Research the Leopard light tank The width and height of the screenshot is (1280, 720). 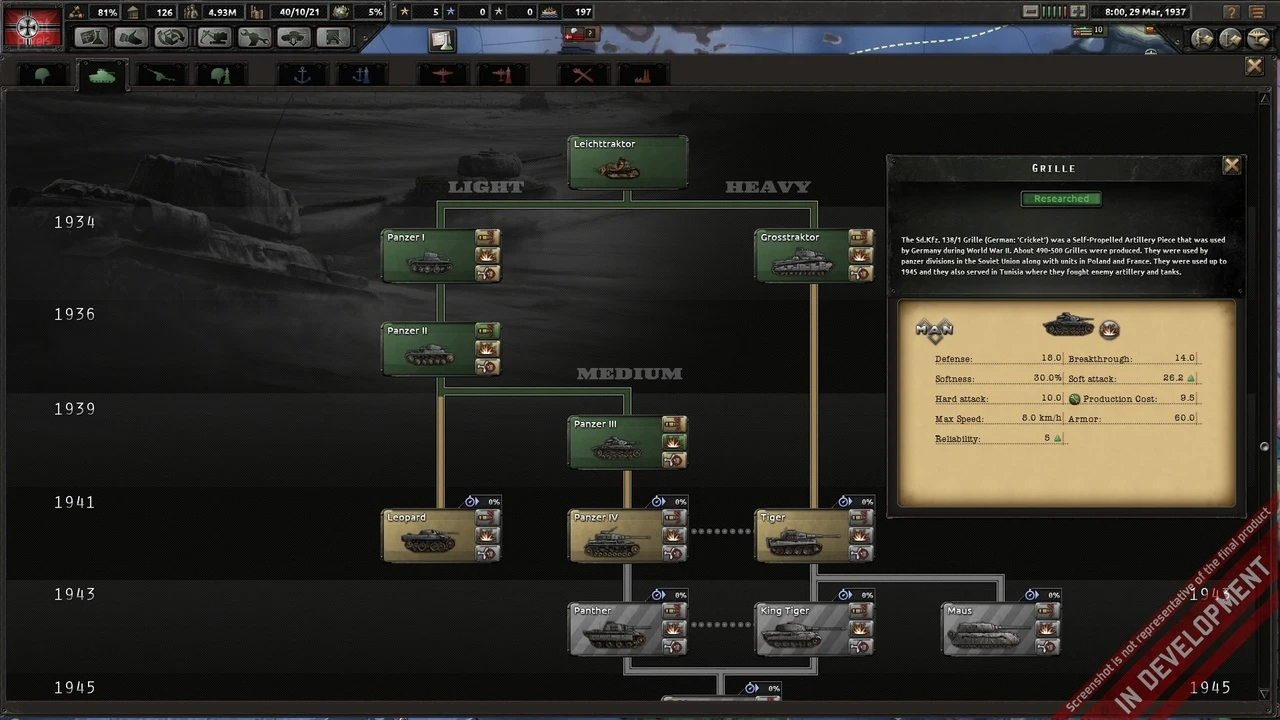[429, 536]
